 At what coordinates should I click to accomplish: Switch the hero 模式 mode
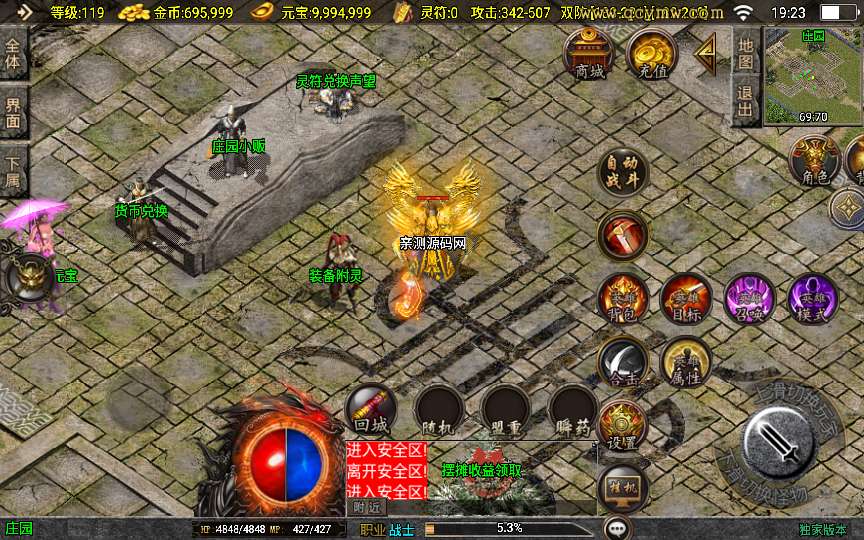point(812,299)
